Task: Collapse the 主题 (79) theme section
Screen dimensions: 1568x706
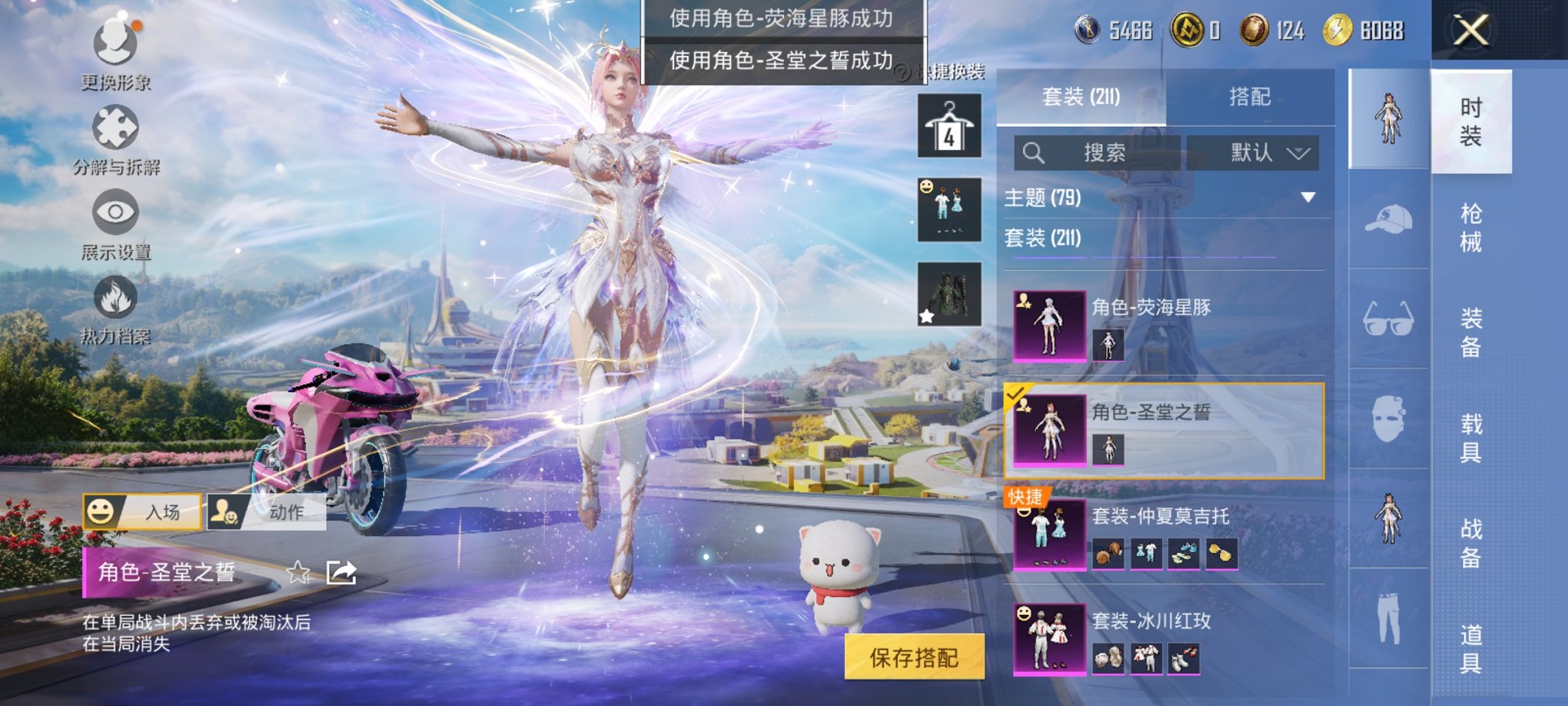Action: tap(1309, 197)
